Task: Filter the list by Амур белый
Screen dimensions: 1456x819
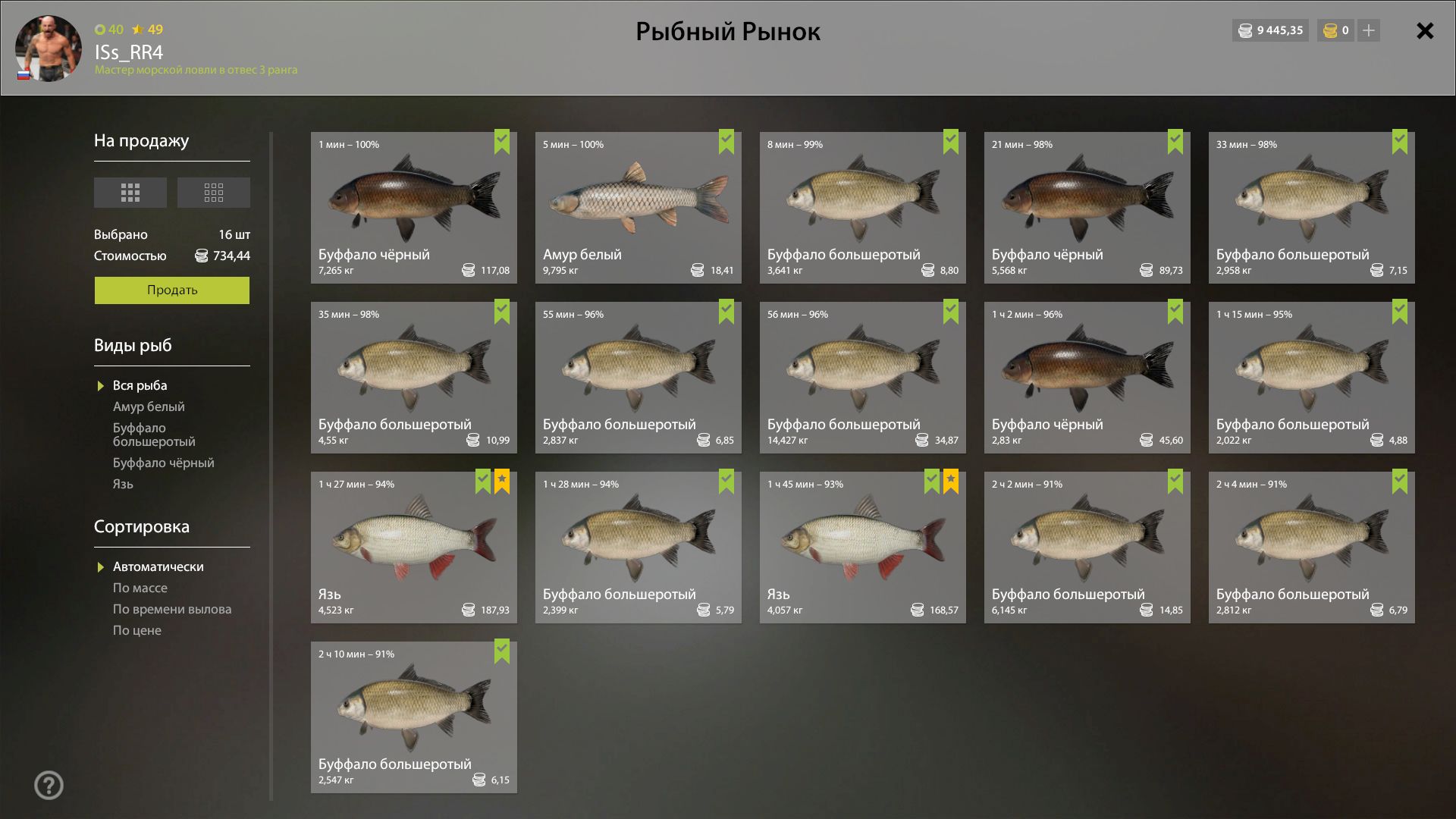Action: tap(149, 407)
